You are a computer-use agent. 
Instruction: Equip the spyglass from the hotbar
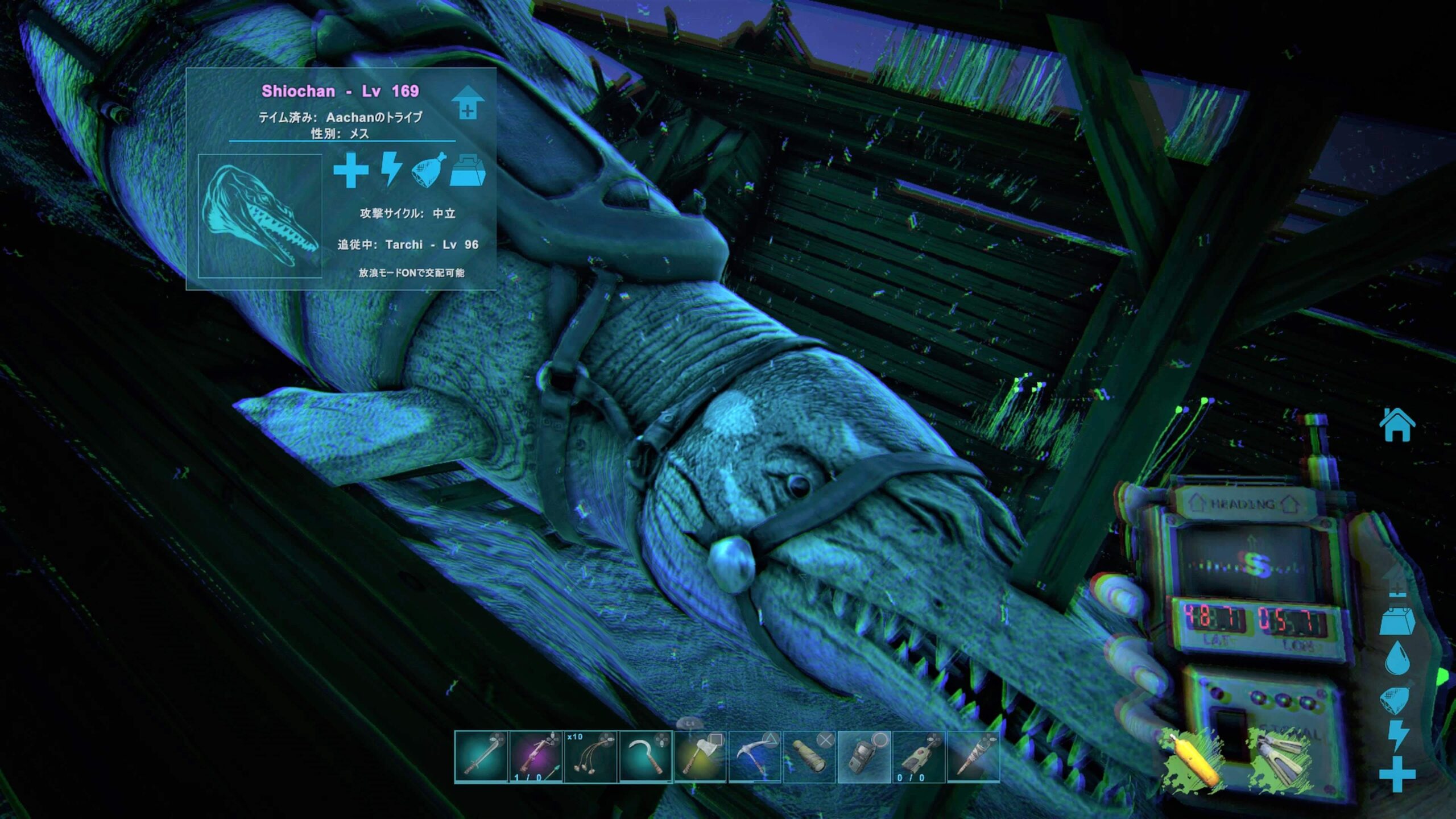pos(809,757)
